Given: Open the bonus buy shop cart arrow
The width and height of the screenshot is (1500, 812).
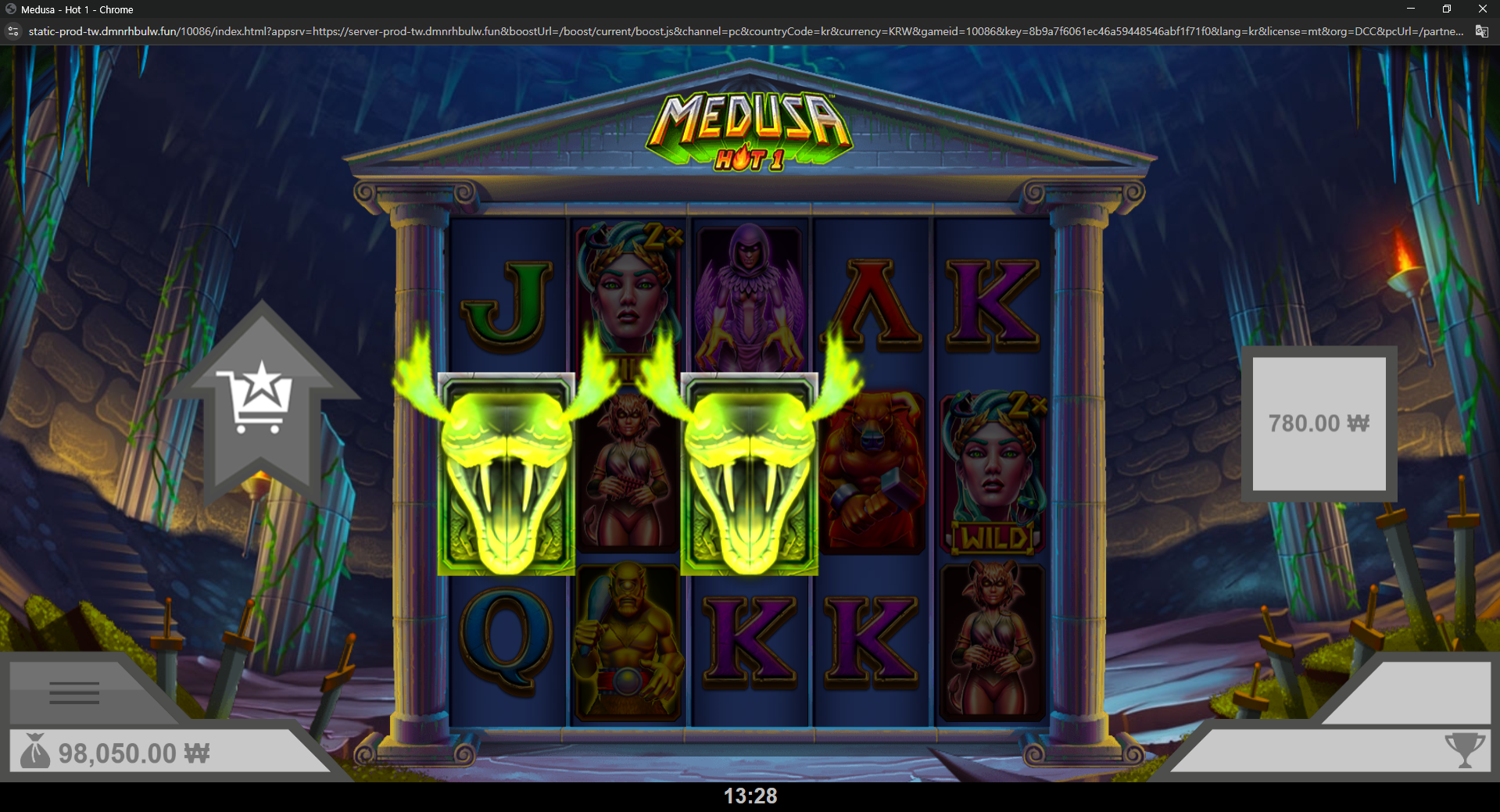Looking at the screenshot, I should click(x=260, y=399).
